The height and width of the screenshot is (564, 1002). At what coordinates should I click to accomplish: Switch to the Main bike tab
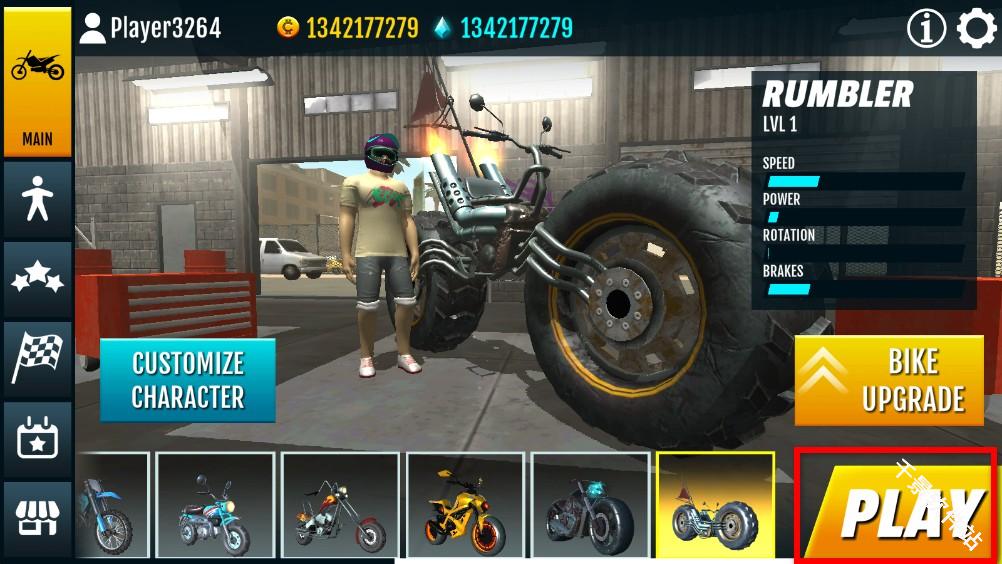coord(37,82)
